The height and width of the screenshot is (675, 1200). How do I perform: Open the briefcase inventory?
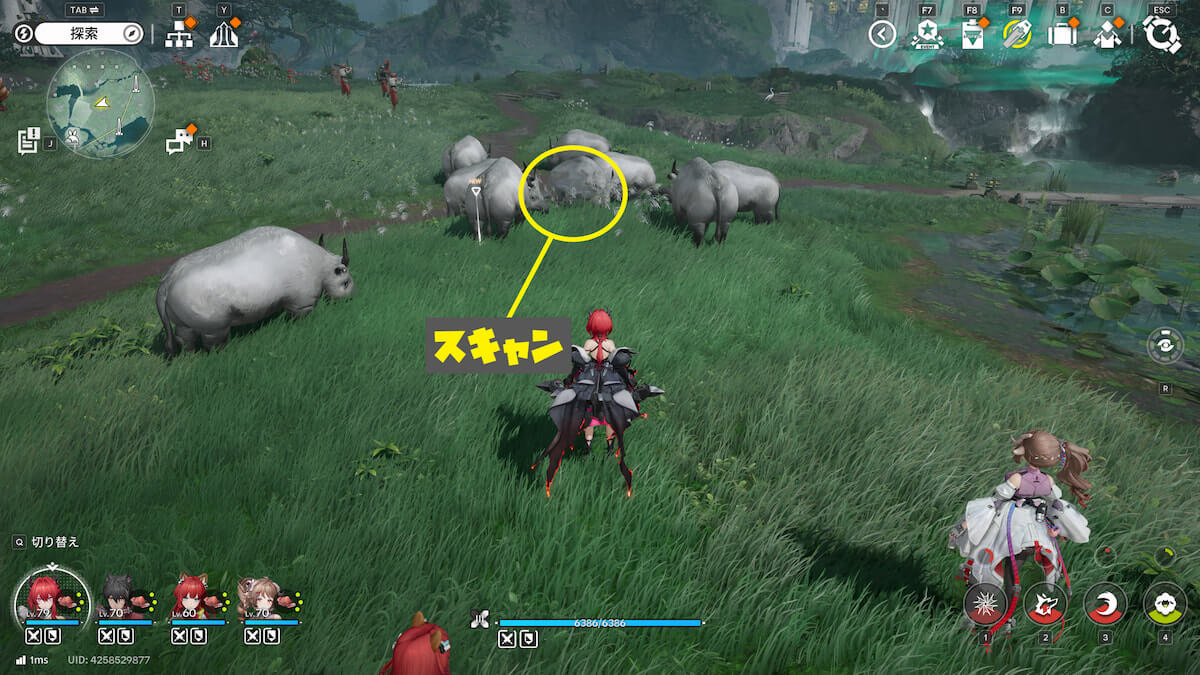pyautogui.click(x=1061, y=35)
